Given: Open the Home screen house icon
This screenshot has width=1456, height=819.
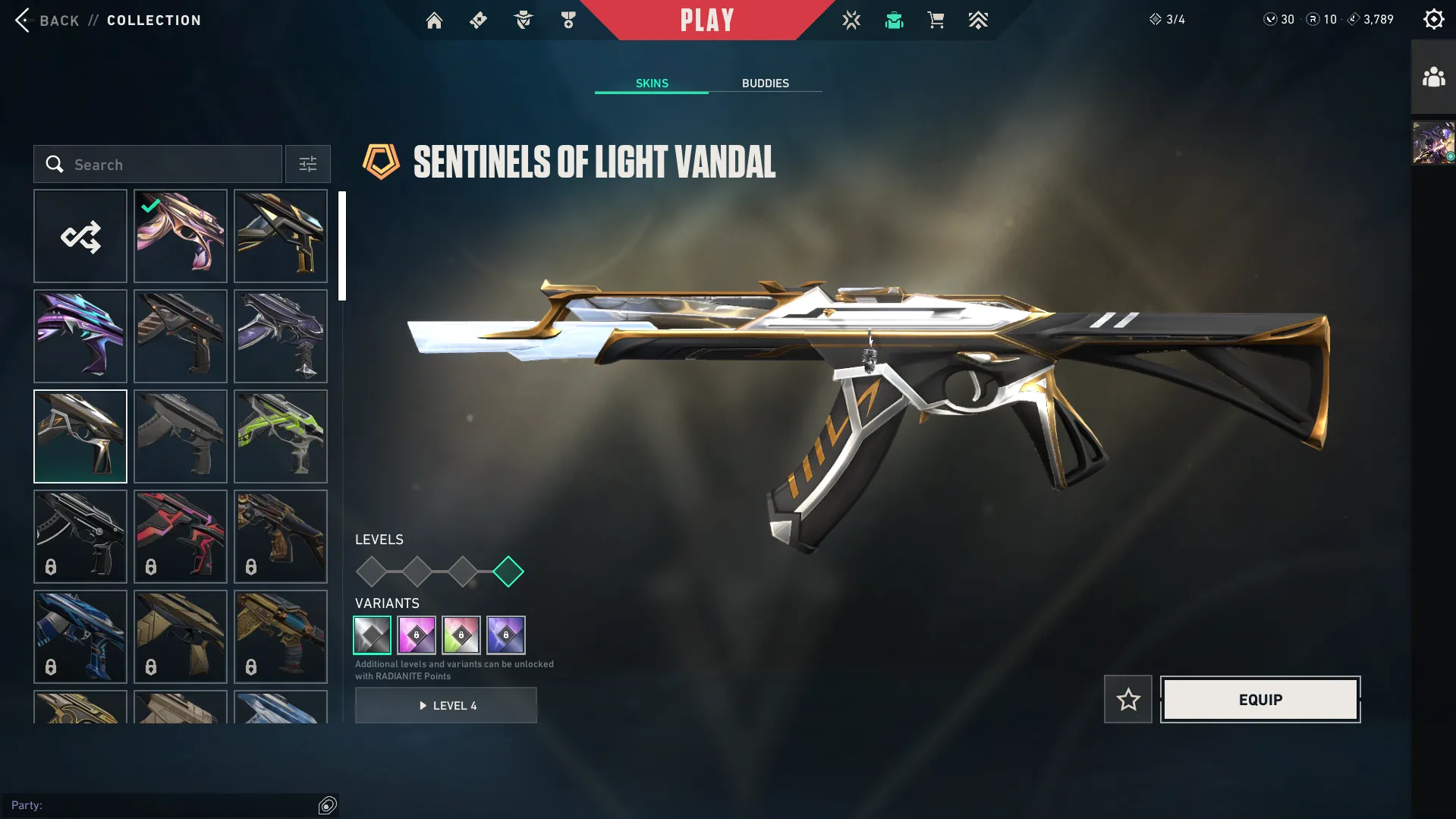Looking at the screenshot, I should coord(434,20).
